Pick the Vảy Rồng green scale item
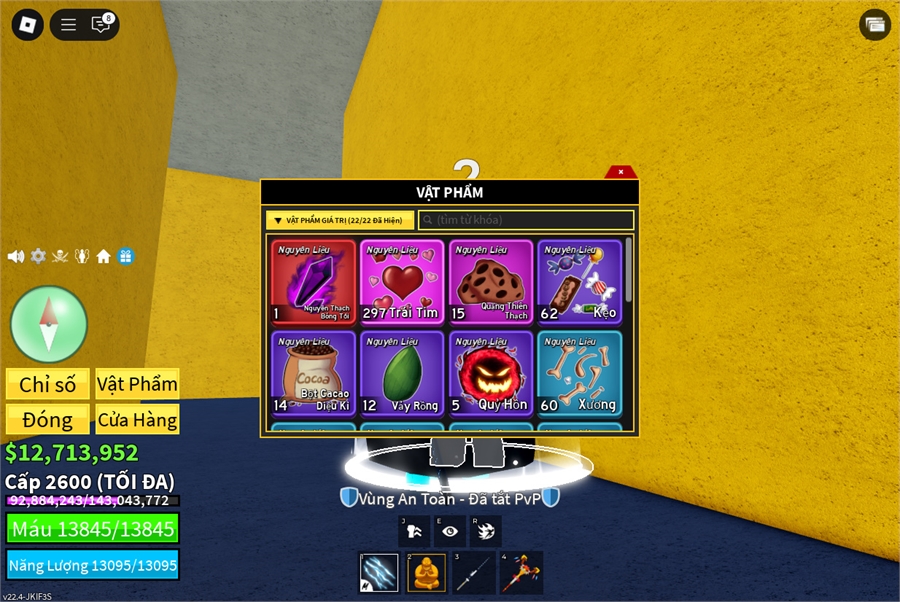This screenshot has height=602, width=900. pos(401,373)
